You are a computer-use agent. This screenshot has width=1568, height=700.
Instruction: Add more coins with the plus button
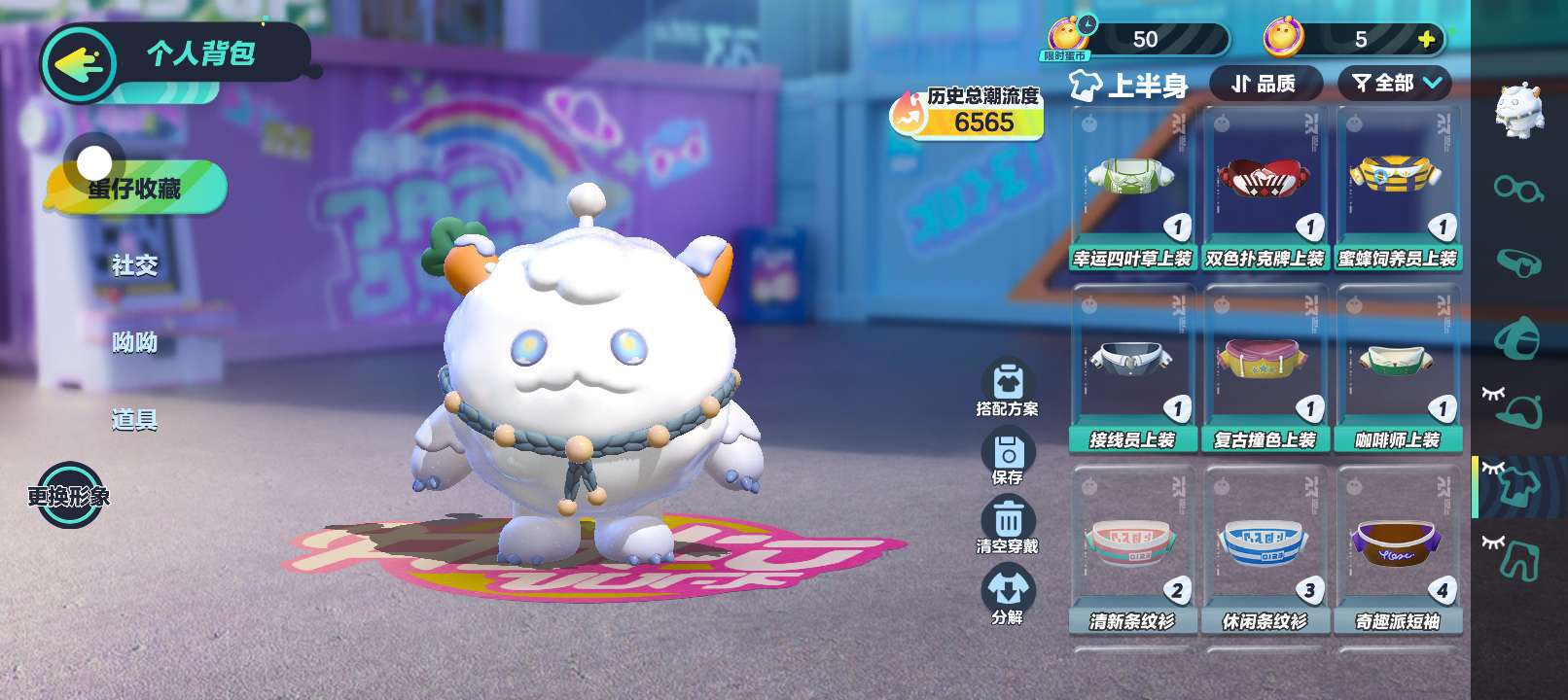1426,40
